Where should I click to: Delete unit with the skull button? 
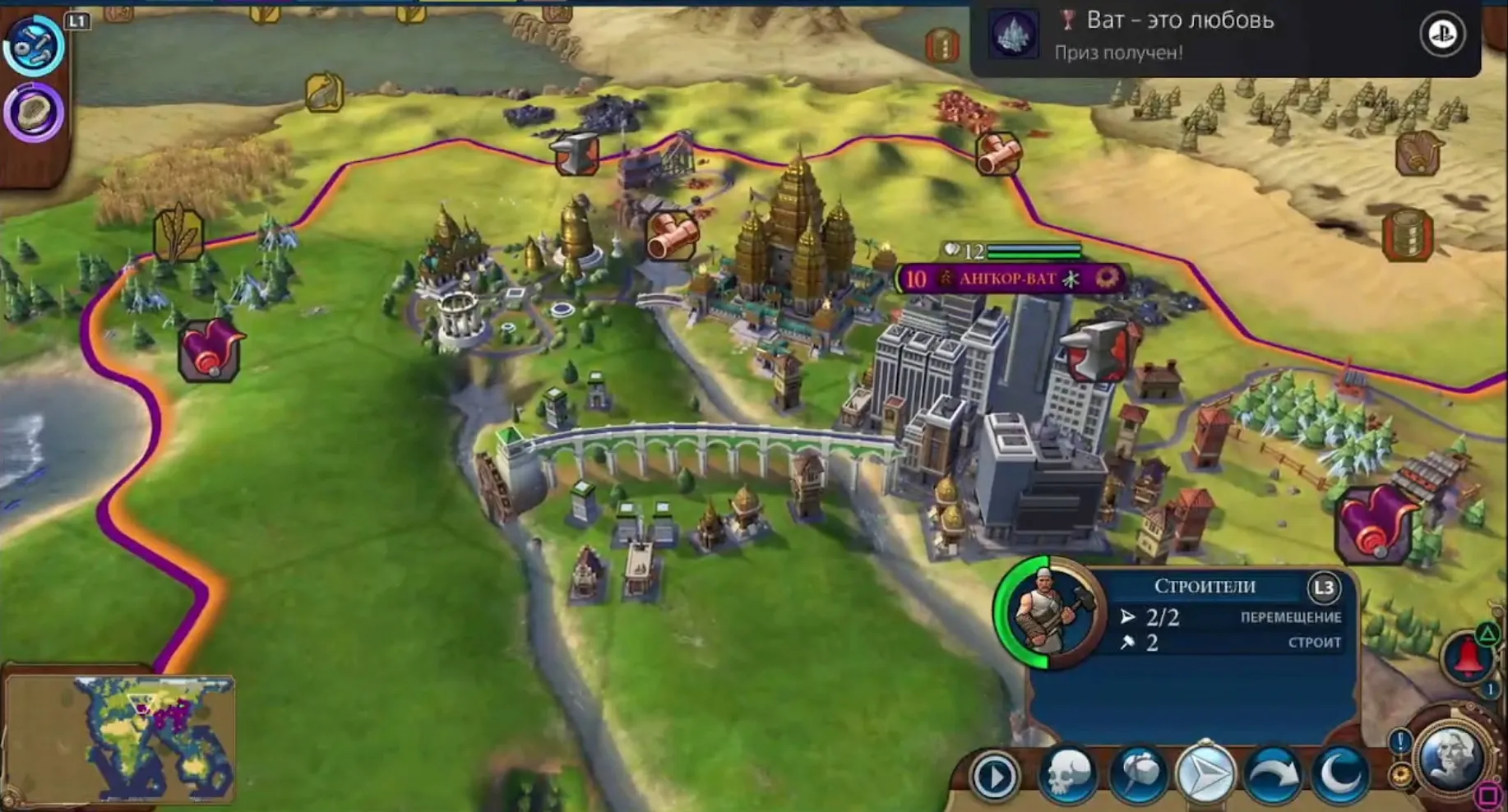tap(1066, 774)
